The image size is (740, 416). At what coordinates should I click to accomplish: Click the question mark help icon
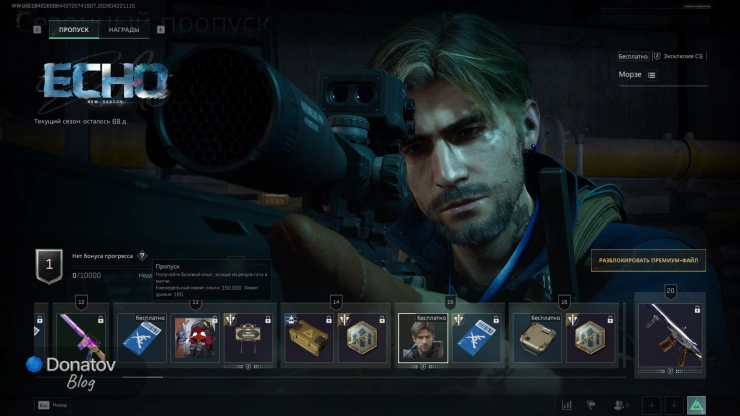142,256
